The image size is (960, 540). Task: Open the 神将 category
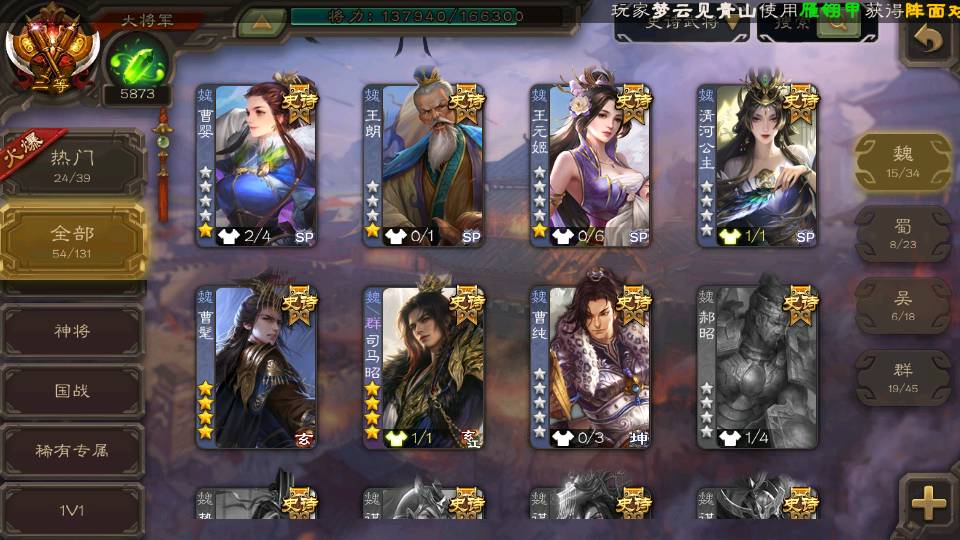coord(72,330)
